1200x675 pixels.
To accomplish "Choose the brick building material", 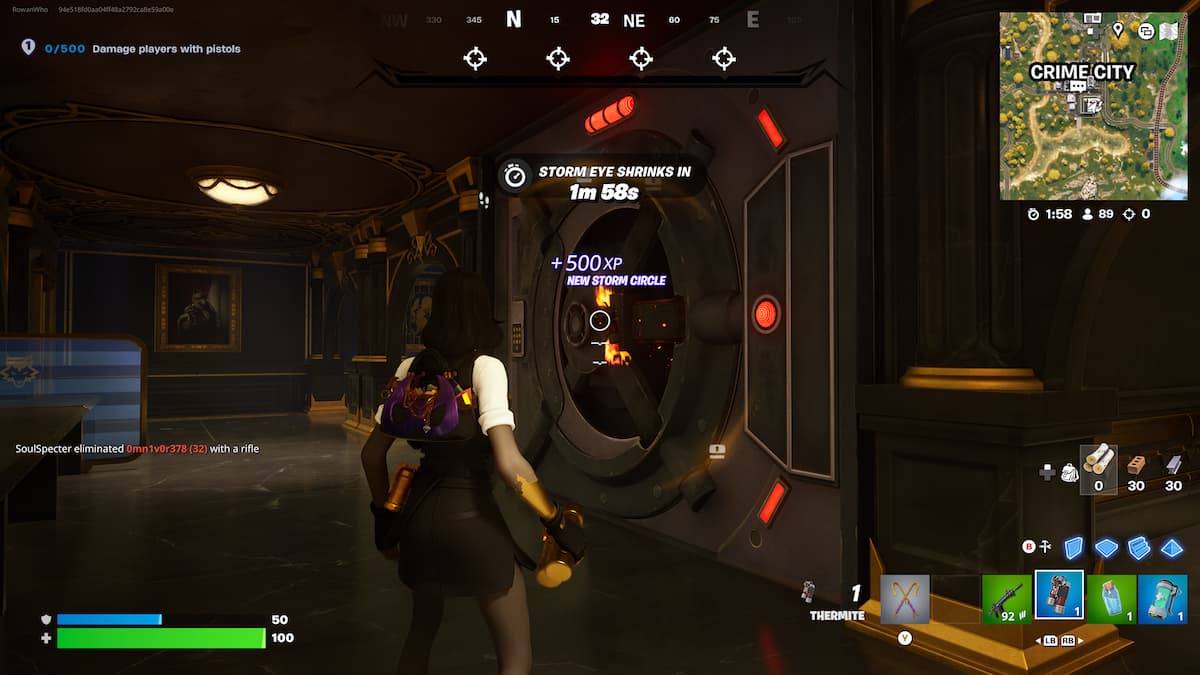I will 1136,464.
